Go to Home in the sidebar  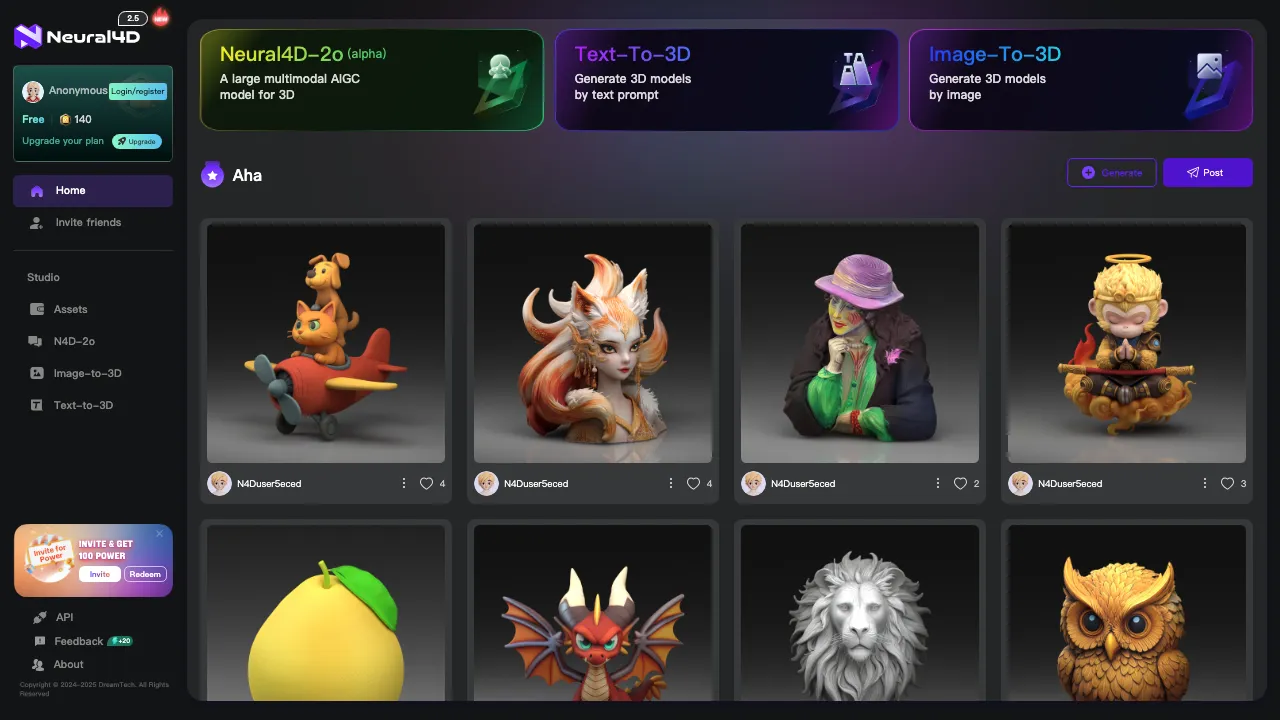tap(92, 191)
